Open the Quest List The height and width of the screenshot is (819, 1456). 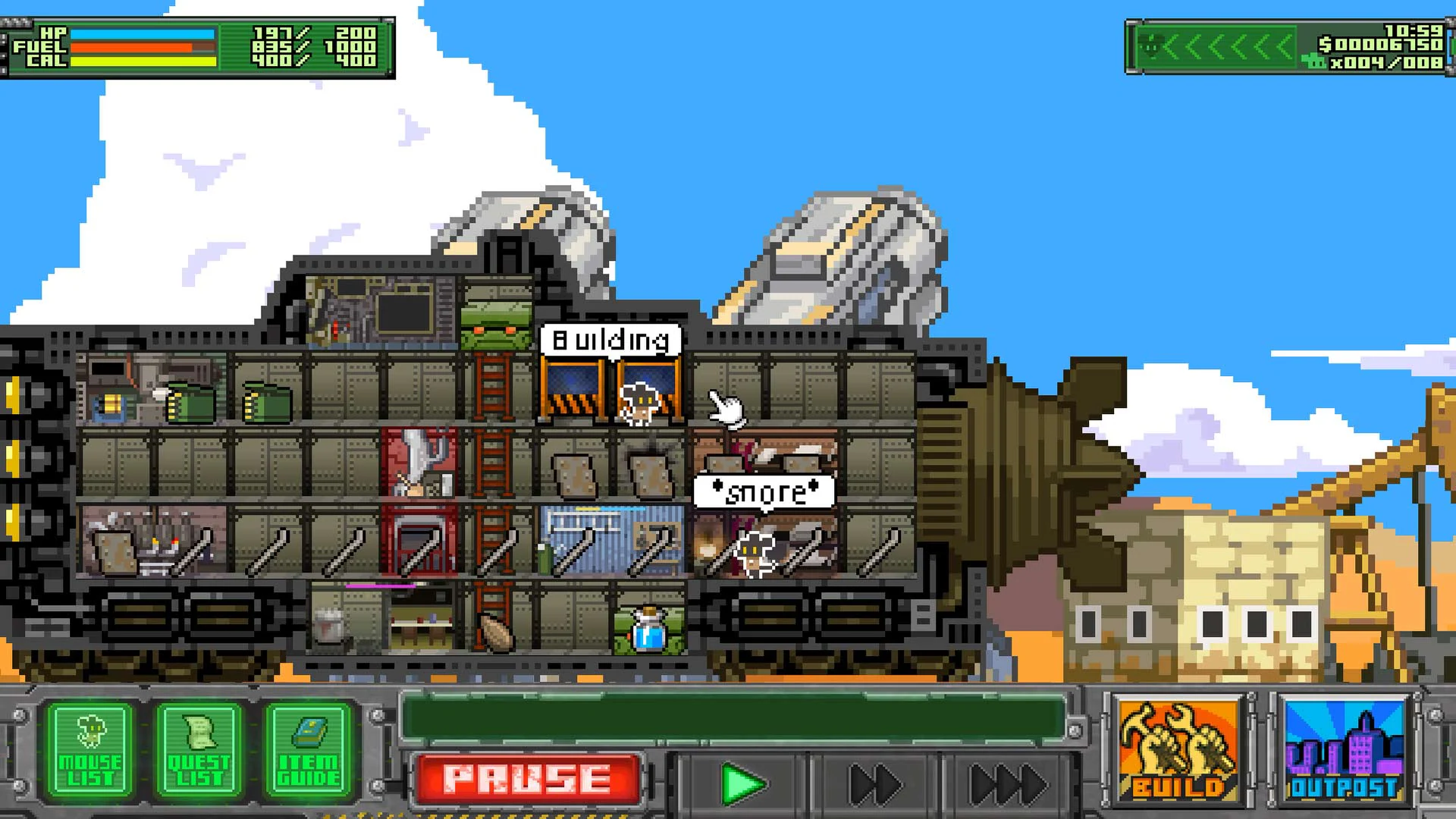199,751
